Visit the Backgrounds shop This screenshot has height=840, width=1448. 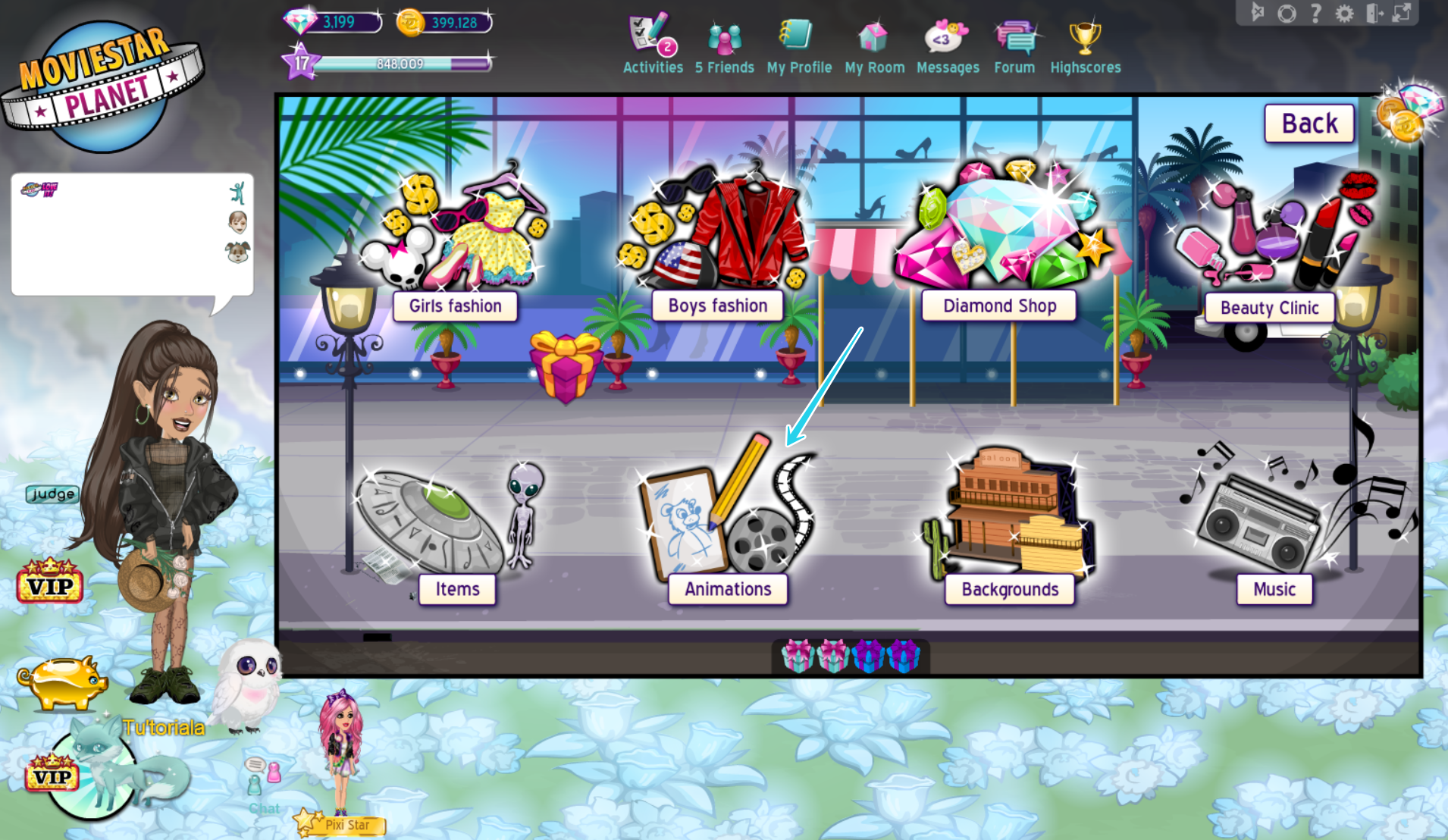[x=1009, y=589]
